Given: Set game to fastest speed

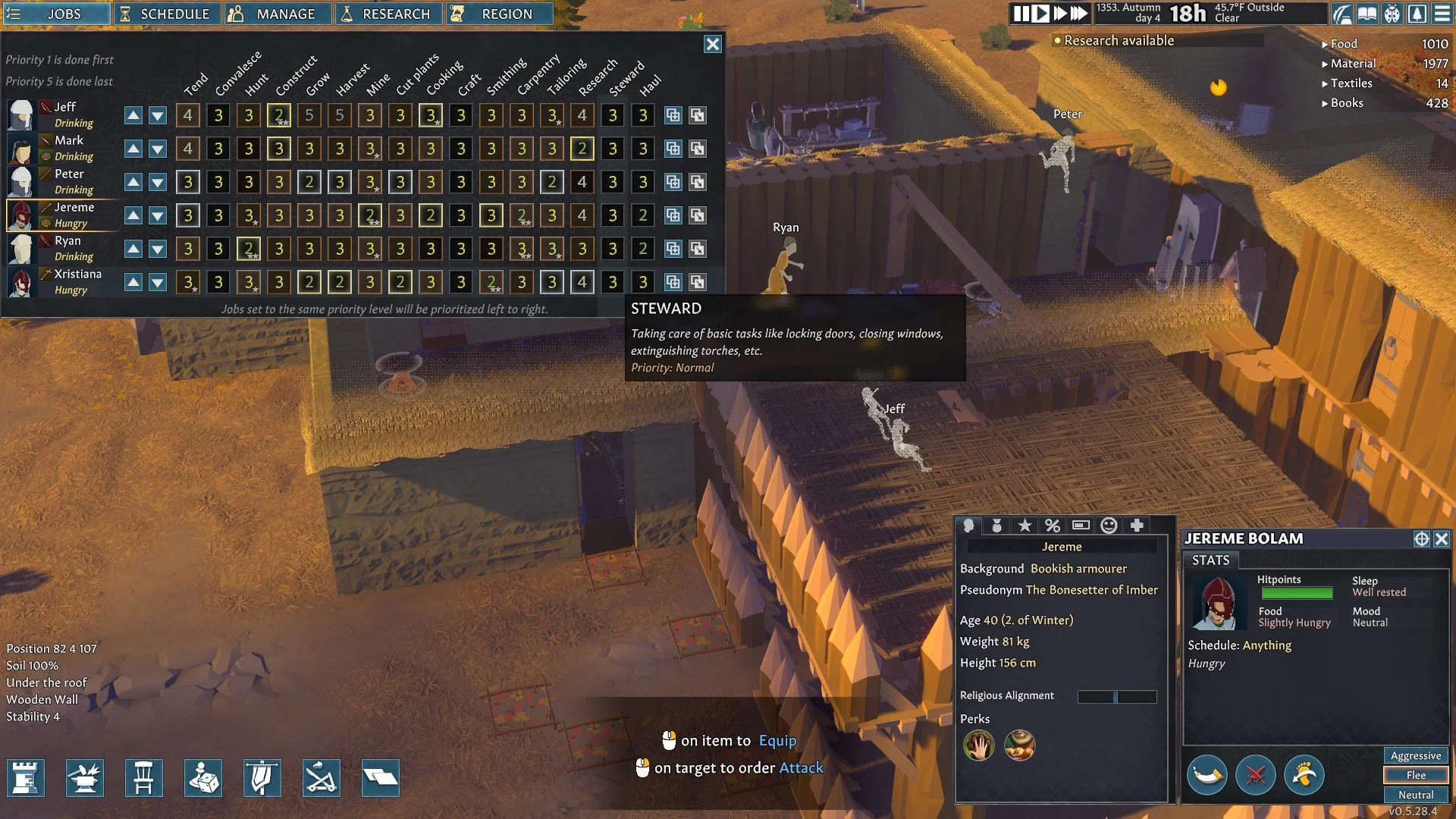Looking at the screenshot, I should click(1078, 14).
